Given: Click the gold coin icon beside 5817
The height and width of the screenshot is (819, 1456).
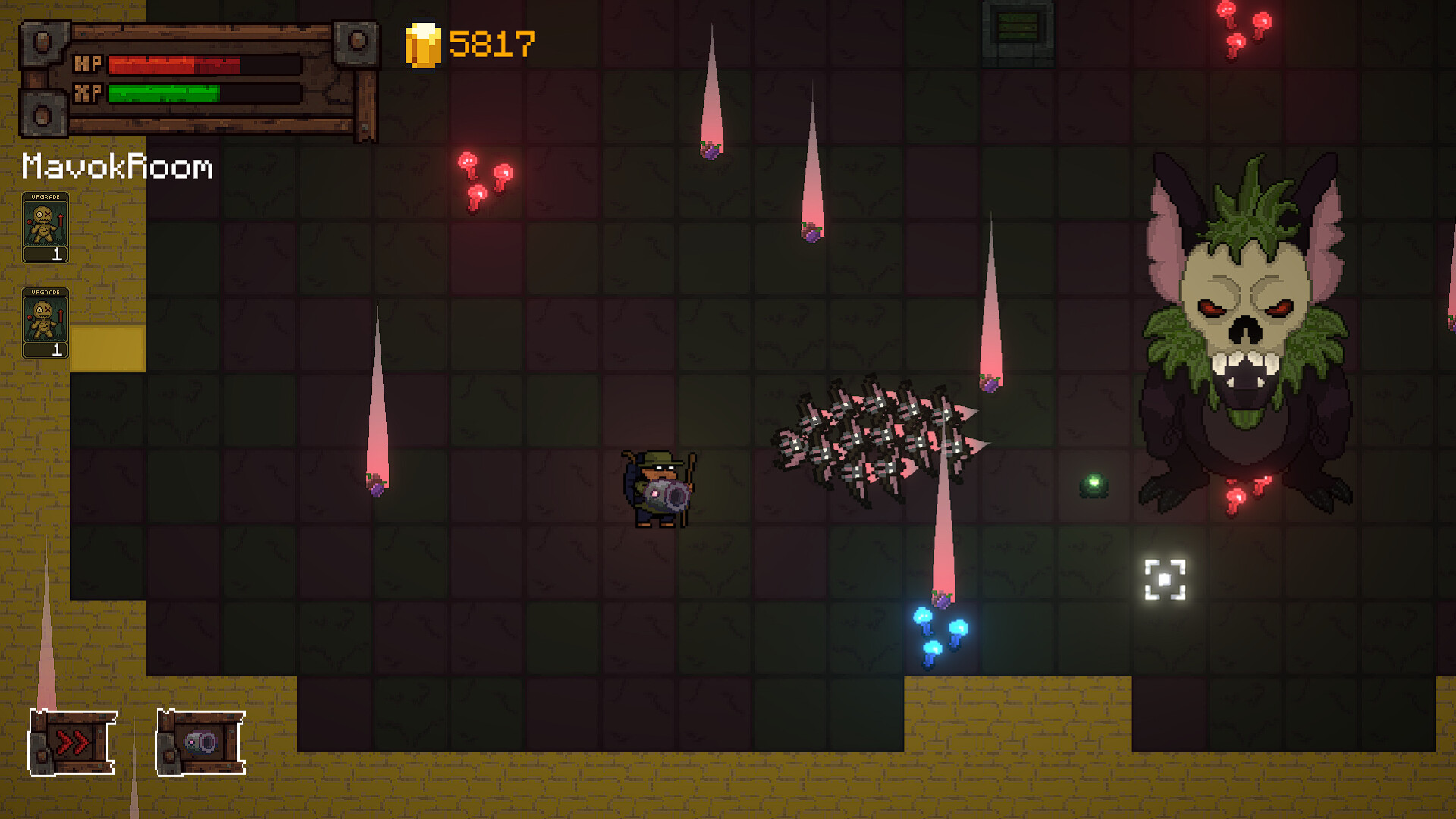Looking at the screenshot, I should 422,43.
